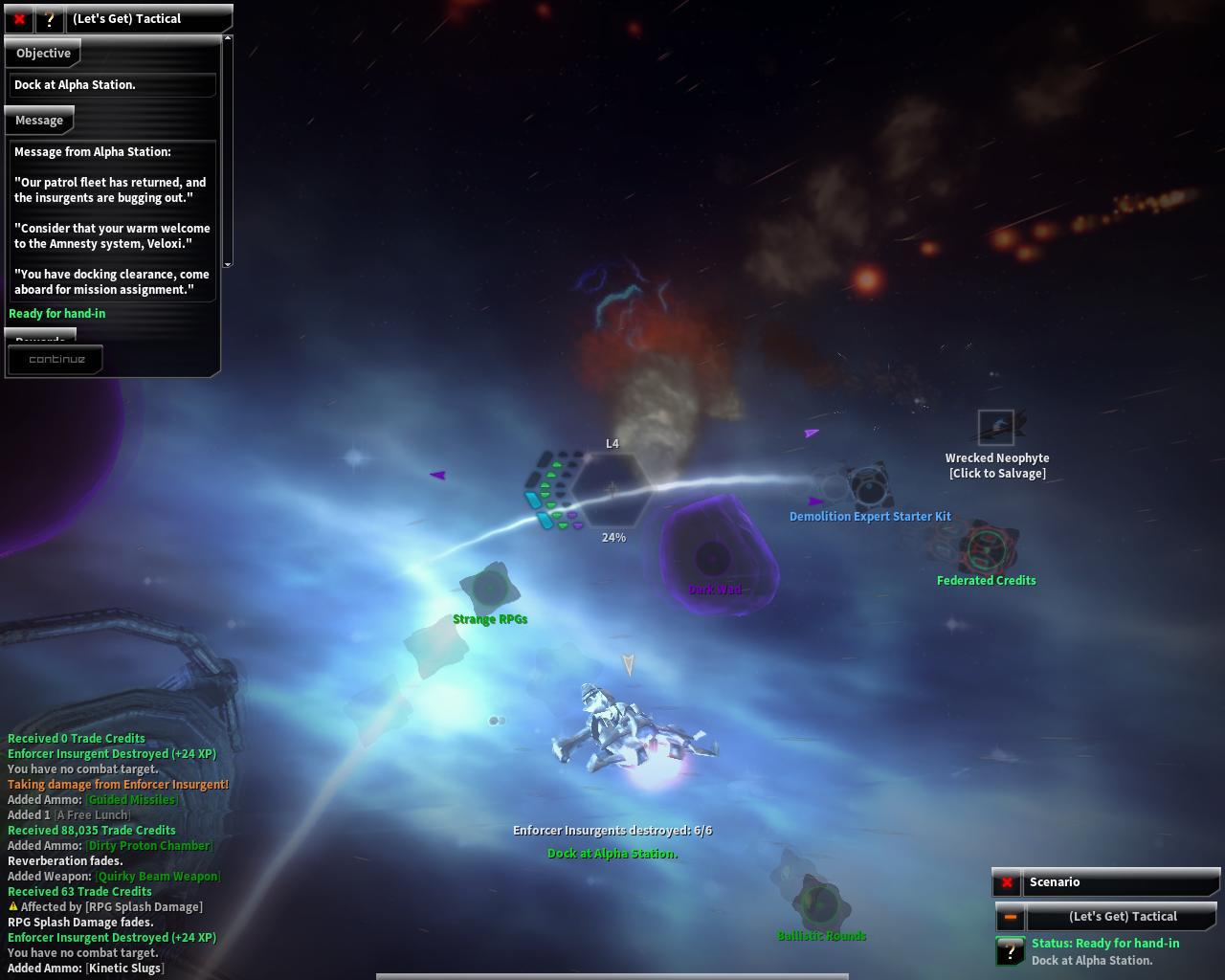Click the mission message panel's scrollbar
The height and width of the screenshot is (980, 1225).
[x=228, y=150]
